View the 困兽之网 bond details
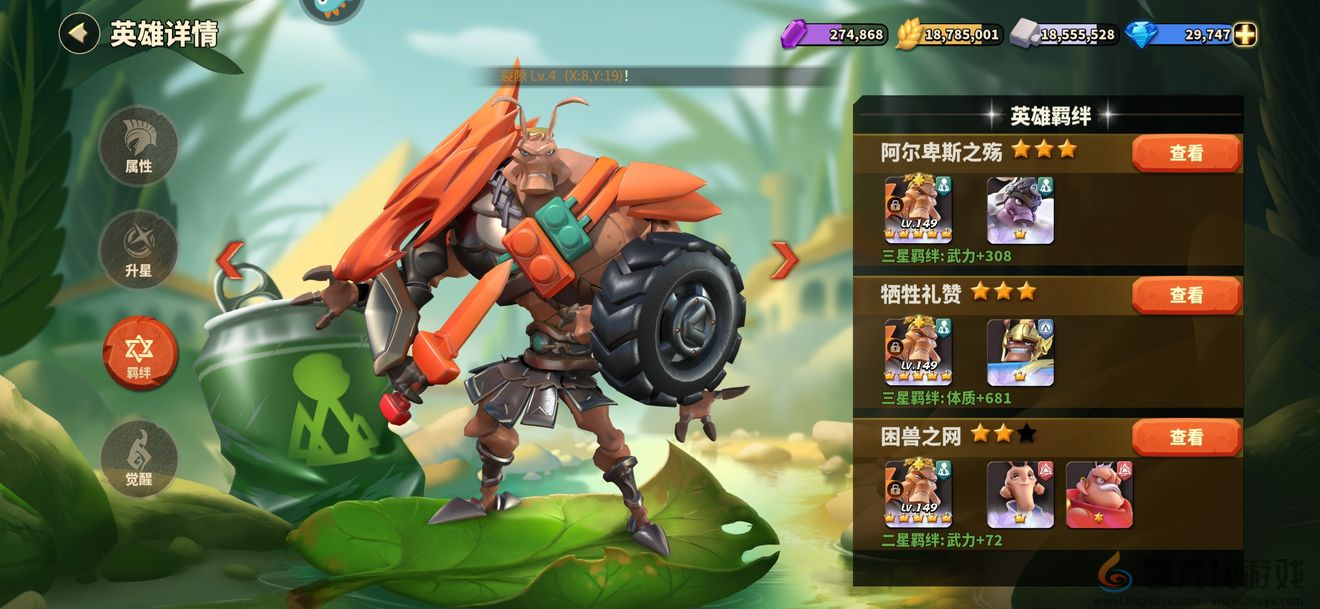This screenshot has width=1320, height=609. 1186,437
